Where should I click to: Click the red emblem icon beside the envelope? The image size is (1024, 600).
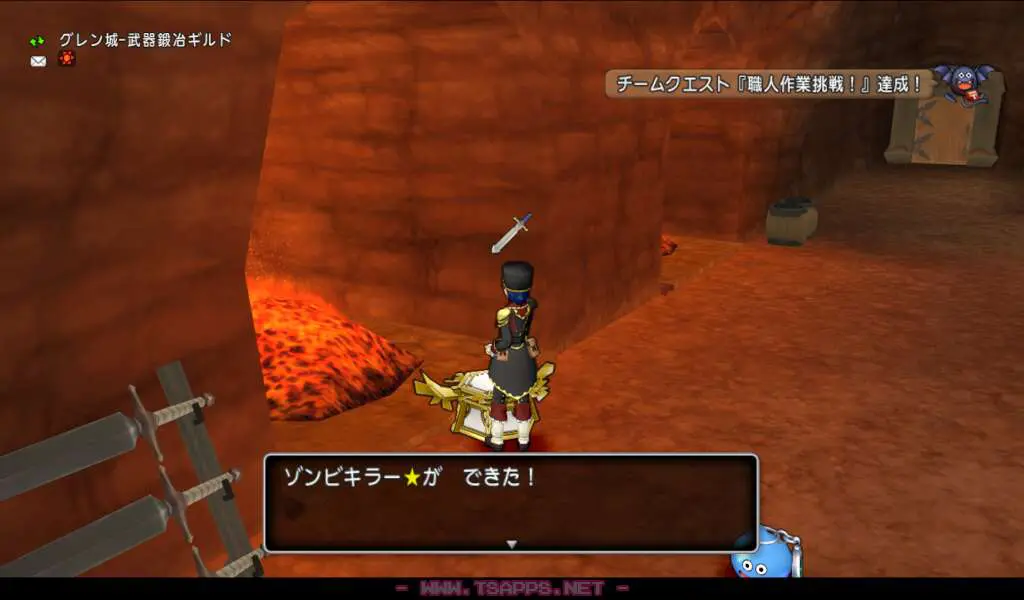[66, 59]
